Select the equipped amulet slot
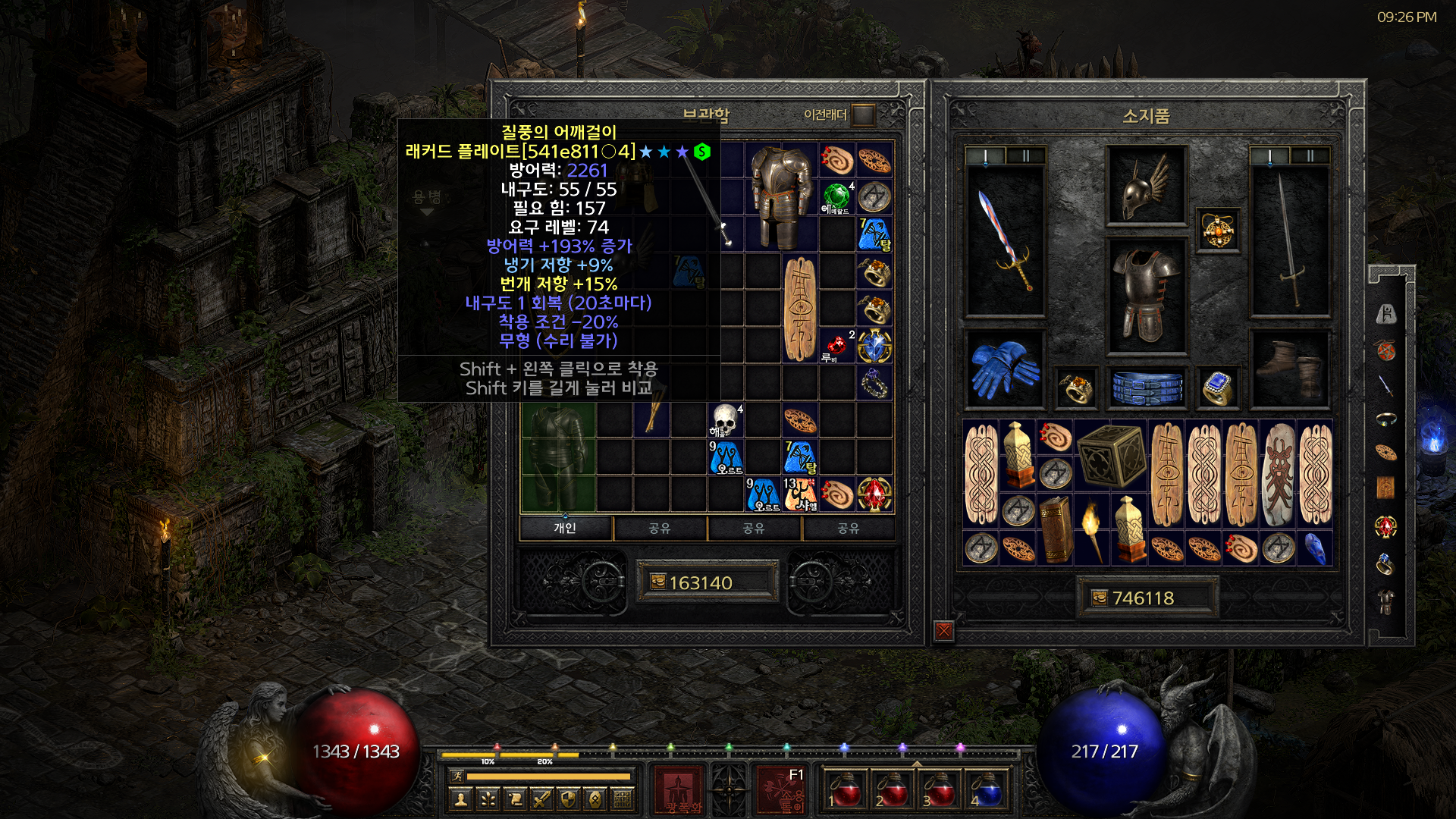This screenshot has height=819, width=1456. tap(1218, 230)
